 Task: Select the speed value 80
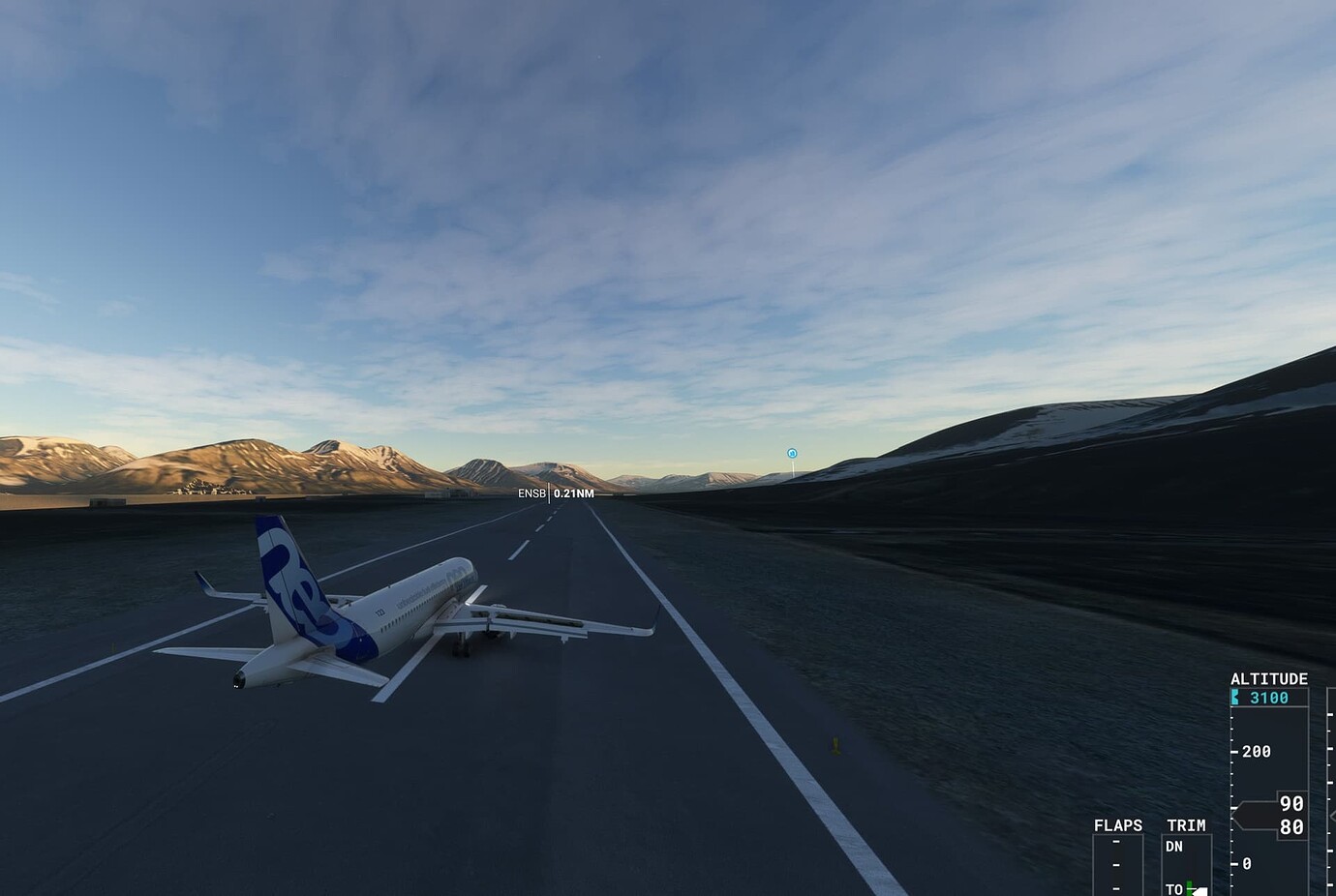tap(1291, 828)
